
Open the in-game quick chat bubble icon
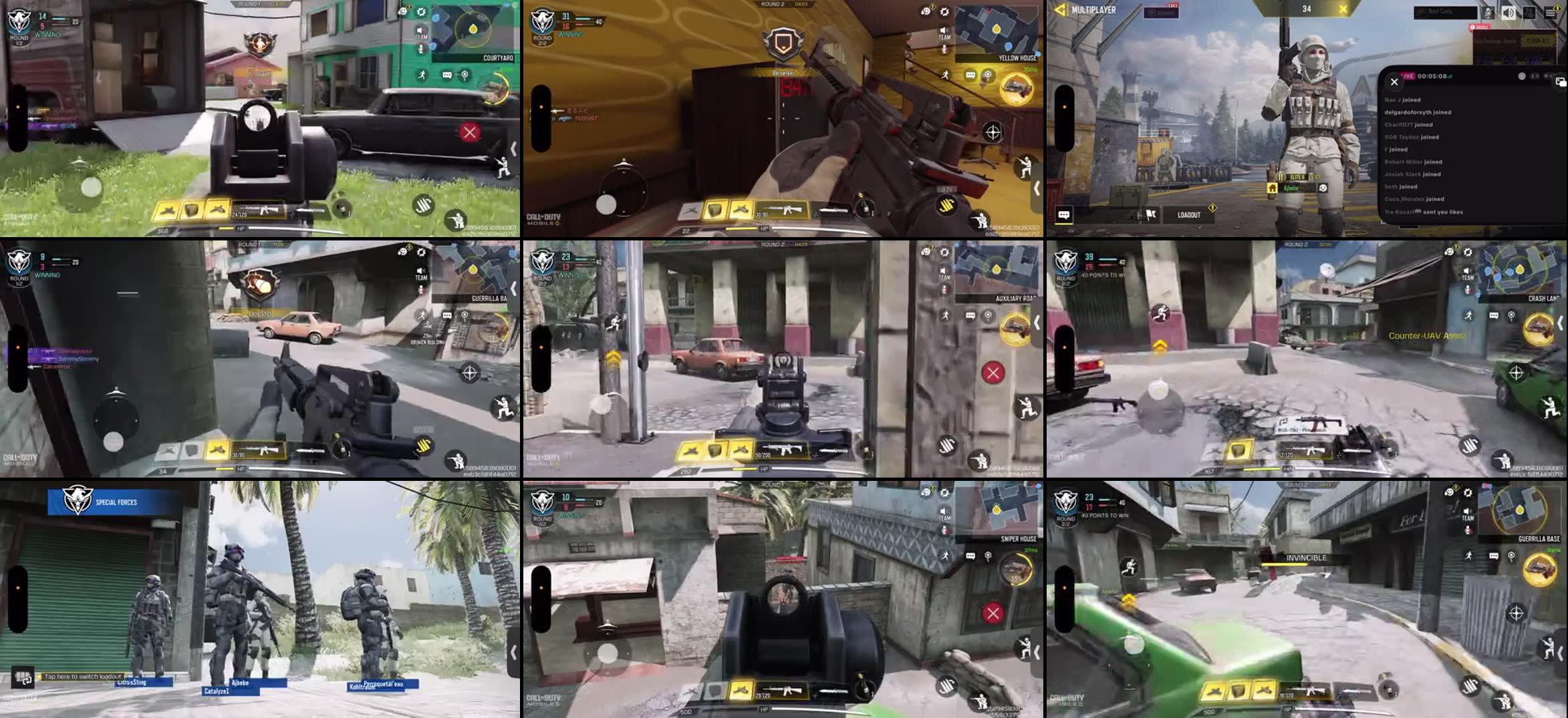tap(446, 75)
